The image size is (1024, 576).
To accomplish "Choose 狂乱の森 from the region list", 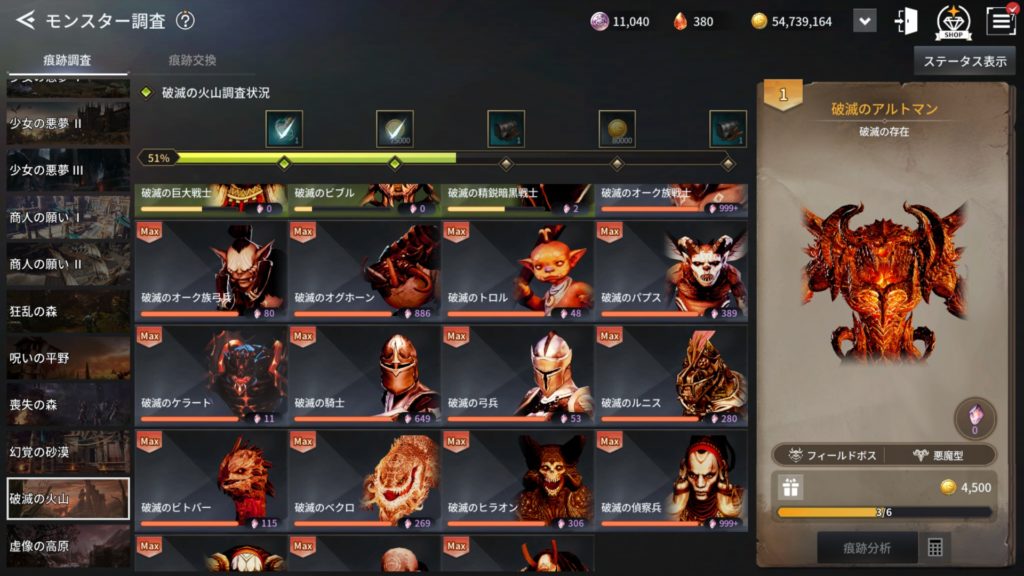I will [x=68, y=311].
